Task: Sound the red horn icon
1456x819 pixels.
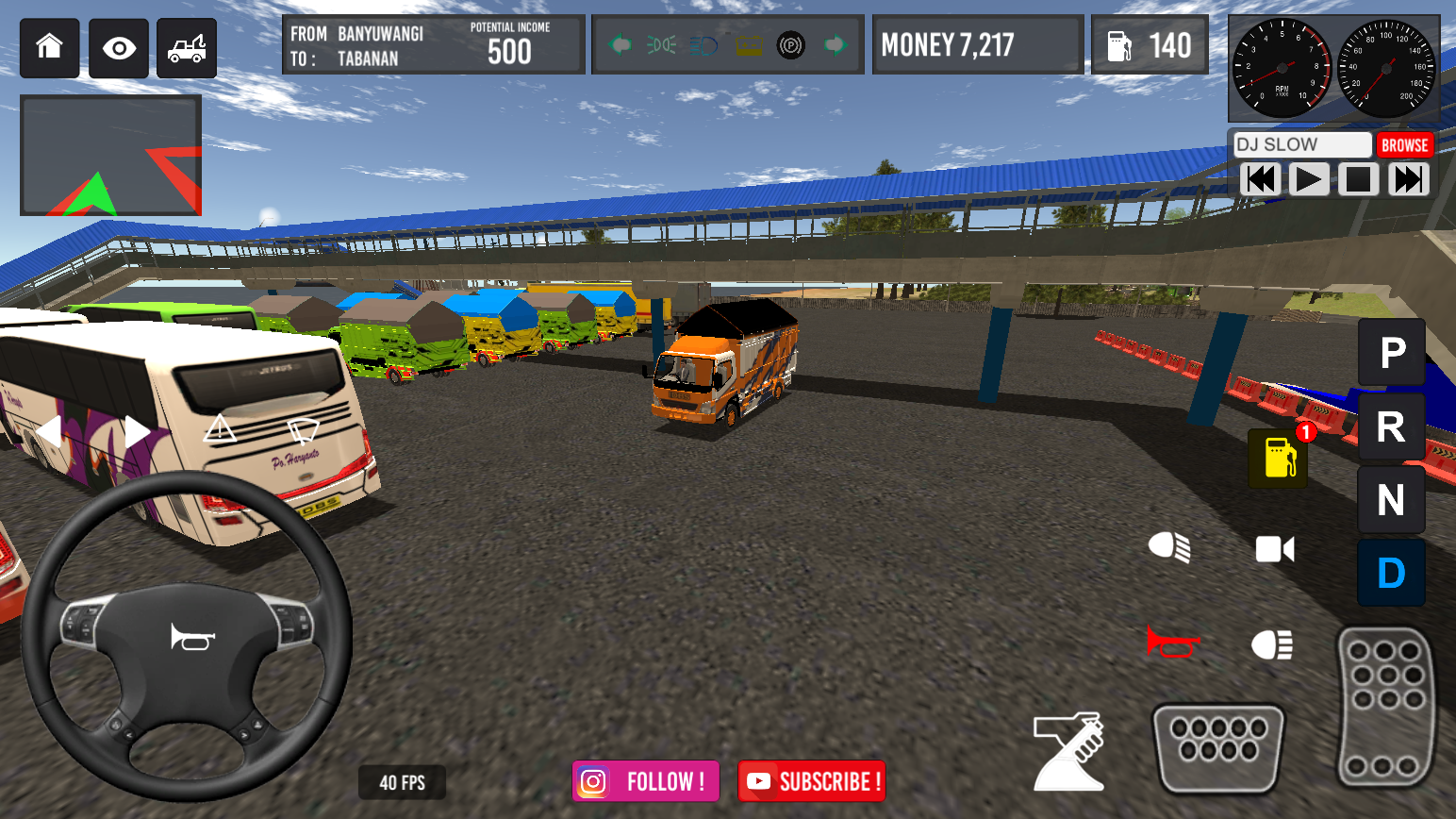Action: tap(1172, 642)
